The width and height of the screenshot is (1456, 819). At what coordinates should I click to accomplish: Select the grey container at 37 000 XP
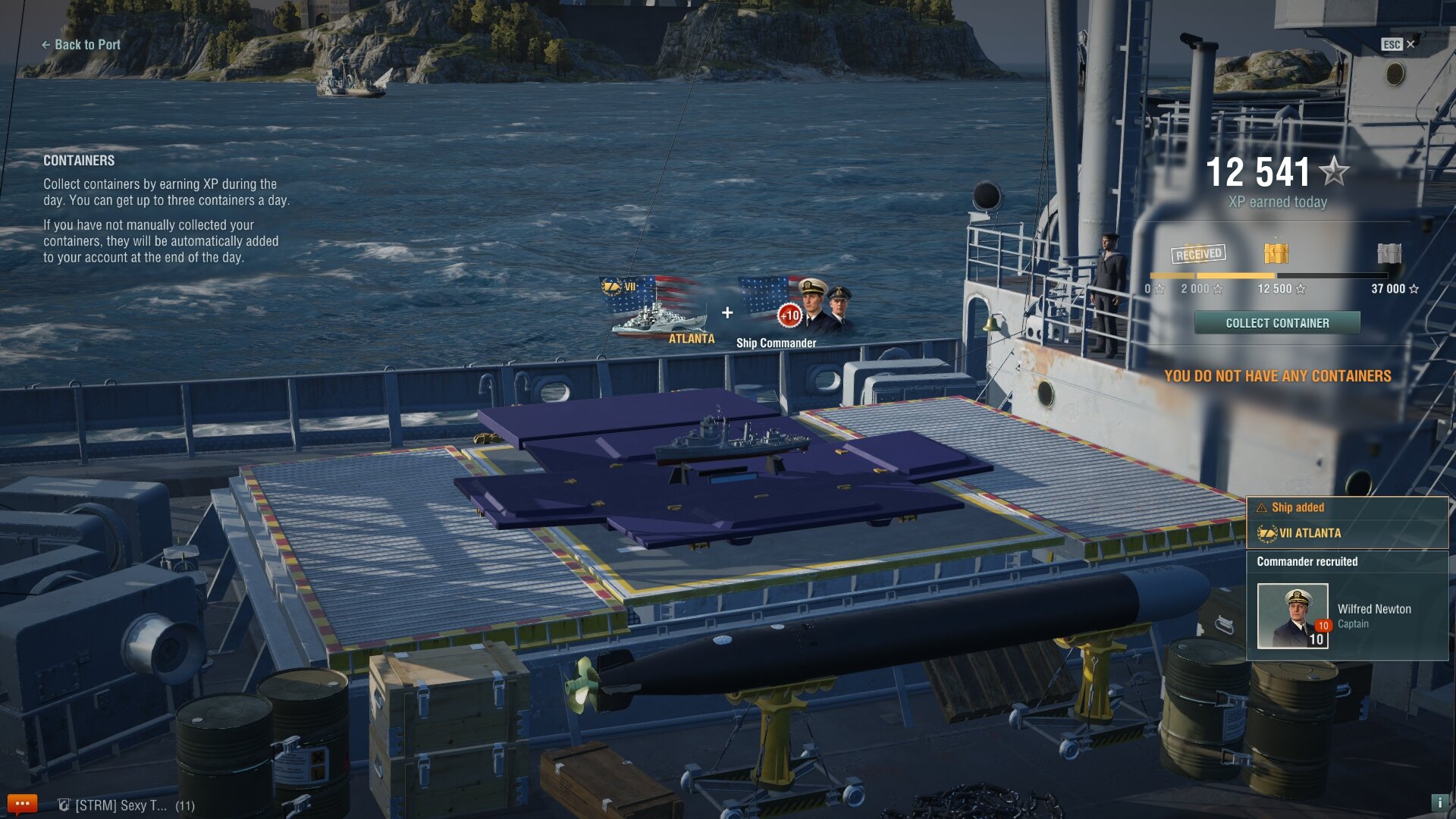click(1389, 253)
